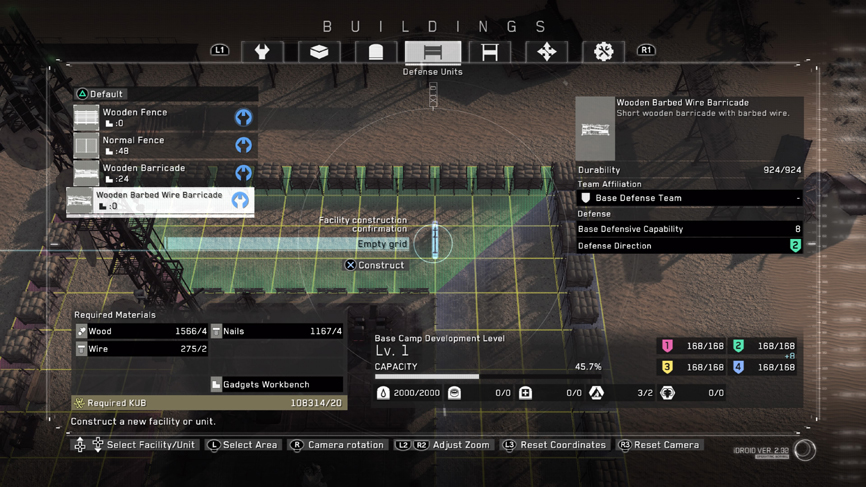
Task: Open the gear and tools icon tab
Action: pyautogui.click(x=603, y=52)
